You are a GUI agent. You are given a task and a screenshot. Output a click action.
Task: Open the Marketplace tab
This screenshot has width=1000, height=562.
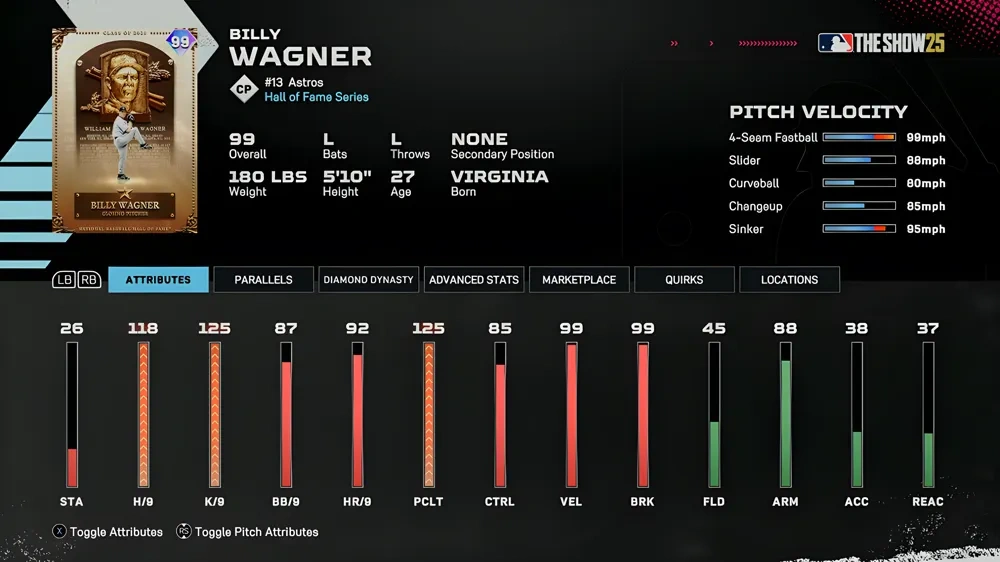[579, 280]
